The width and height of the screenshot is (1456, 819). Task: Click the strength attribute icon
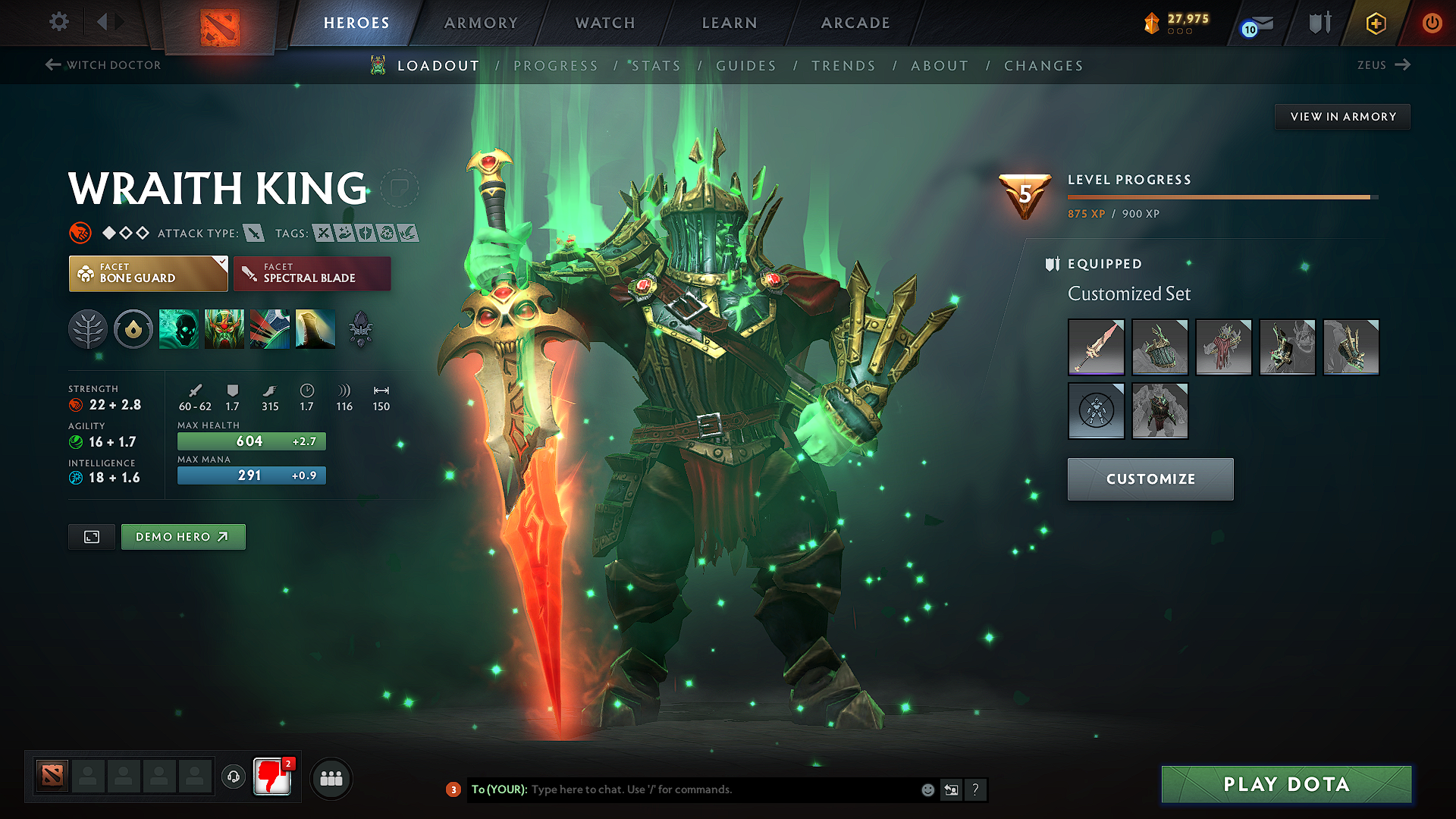point(76,404)
